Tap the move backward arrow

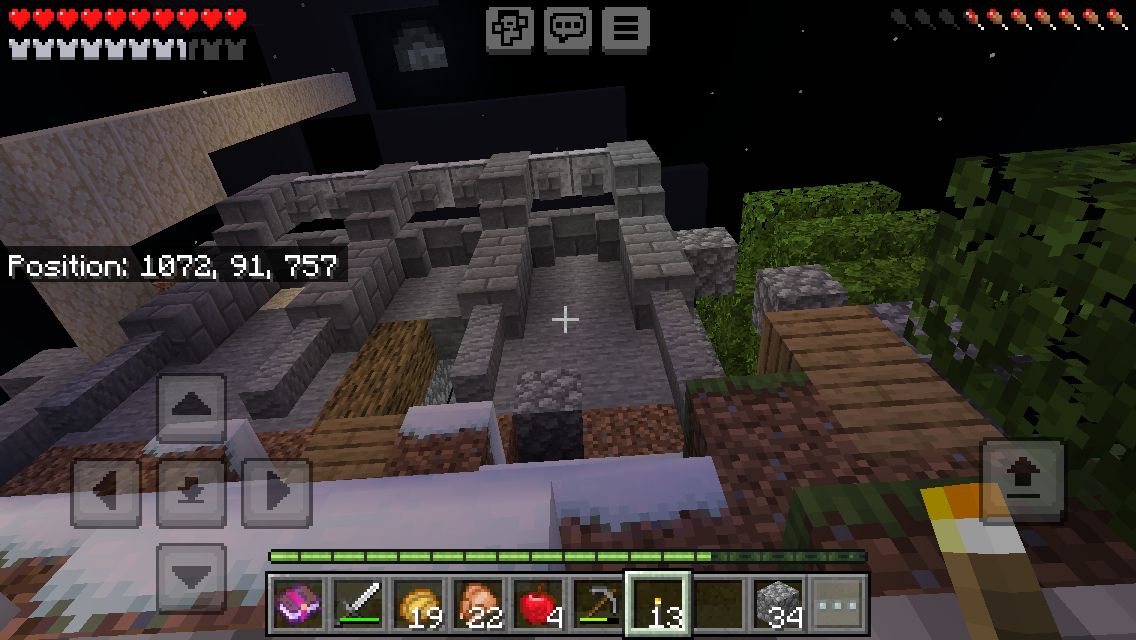[191, 577]
